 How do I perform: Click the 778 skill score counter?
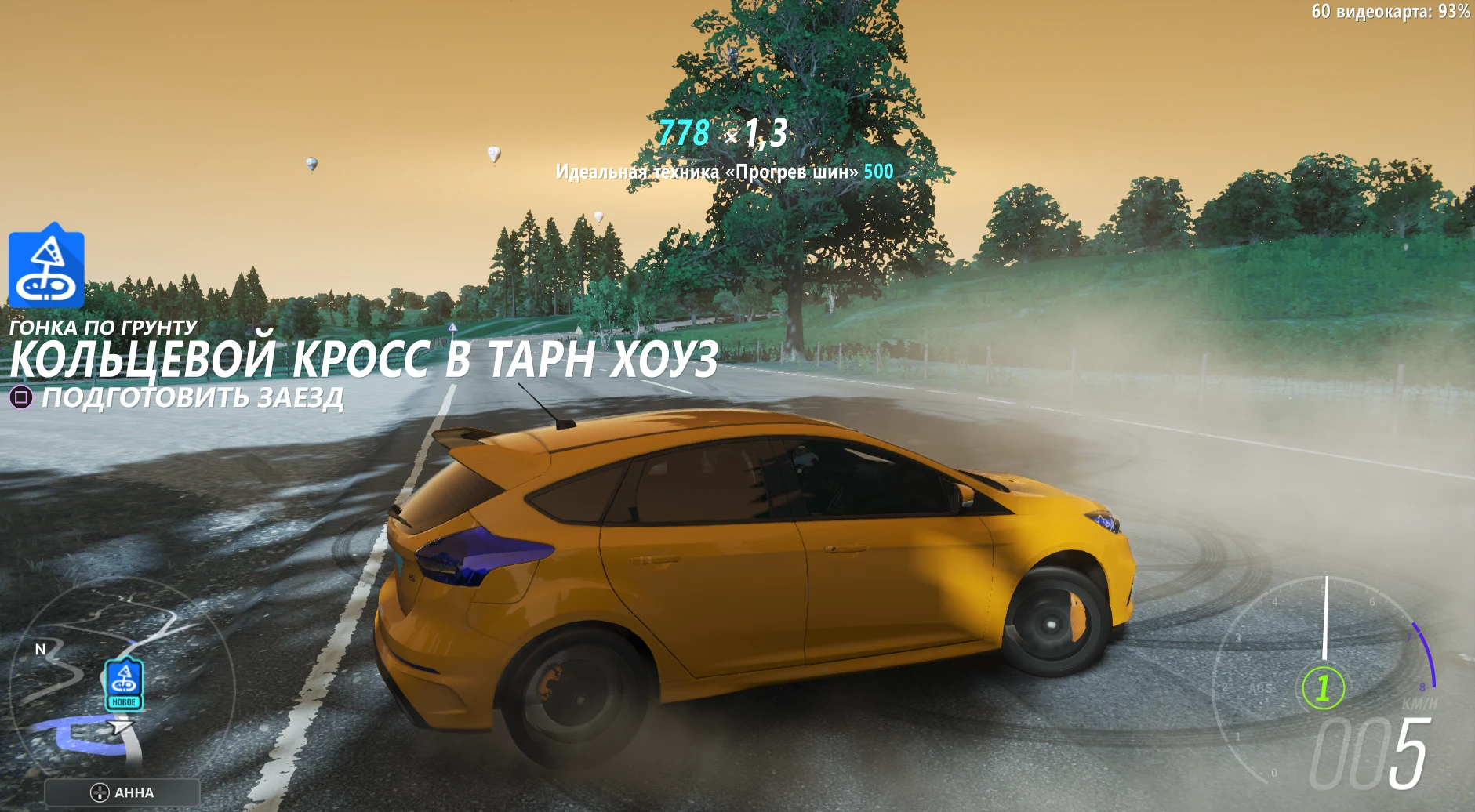point(685,132)
